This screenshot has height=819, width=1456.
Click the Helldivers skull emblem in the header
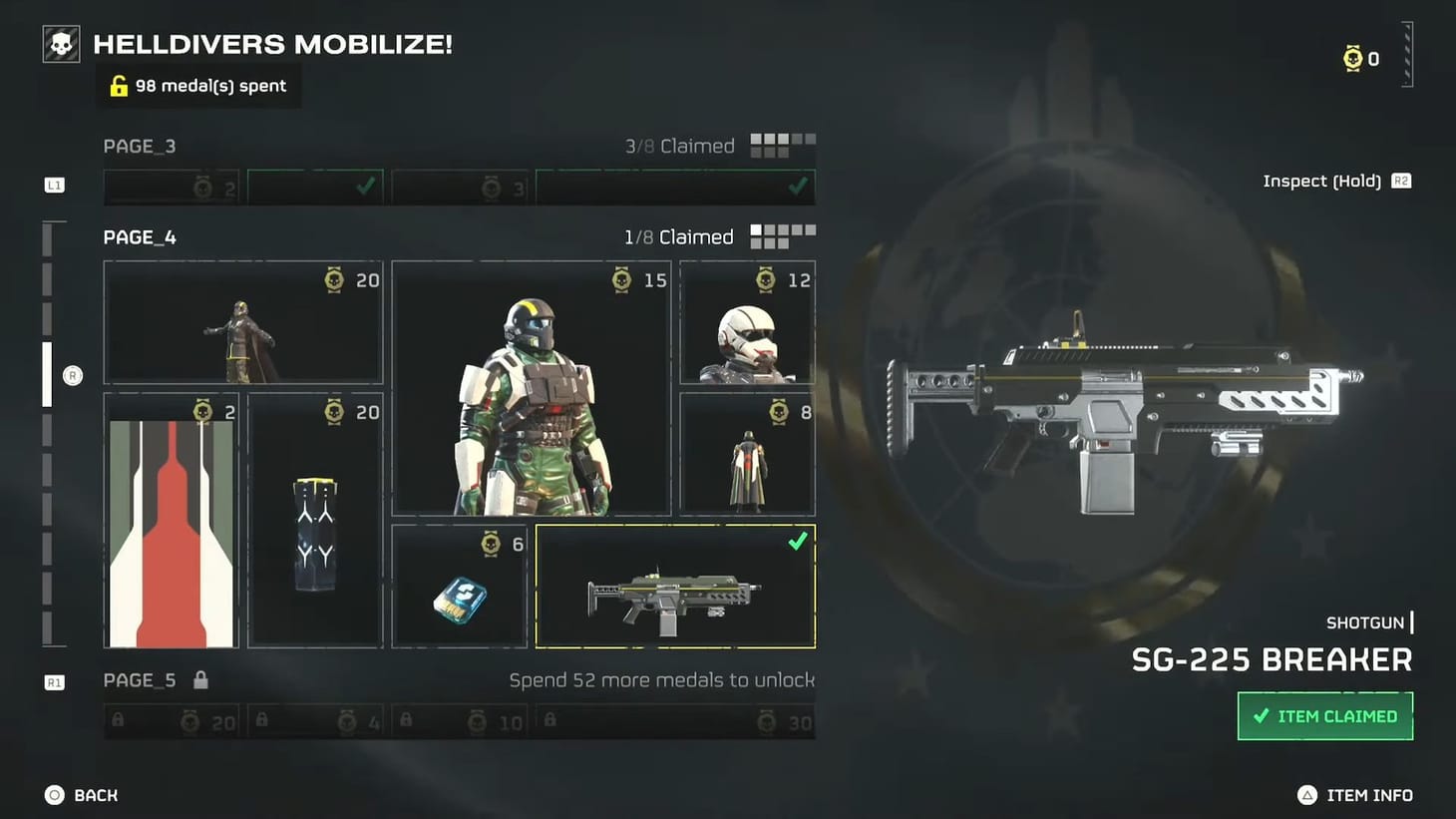click(60, 43)
